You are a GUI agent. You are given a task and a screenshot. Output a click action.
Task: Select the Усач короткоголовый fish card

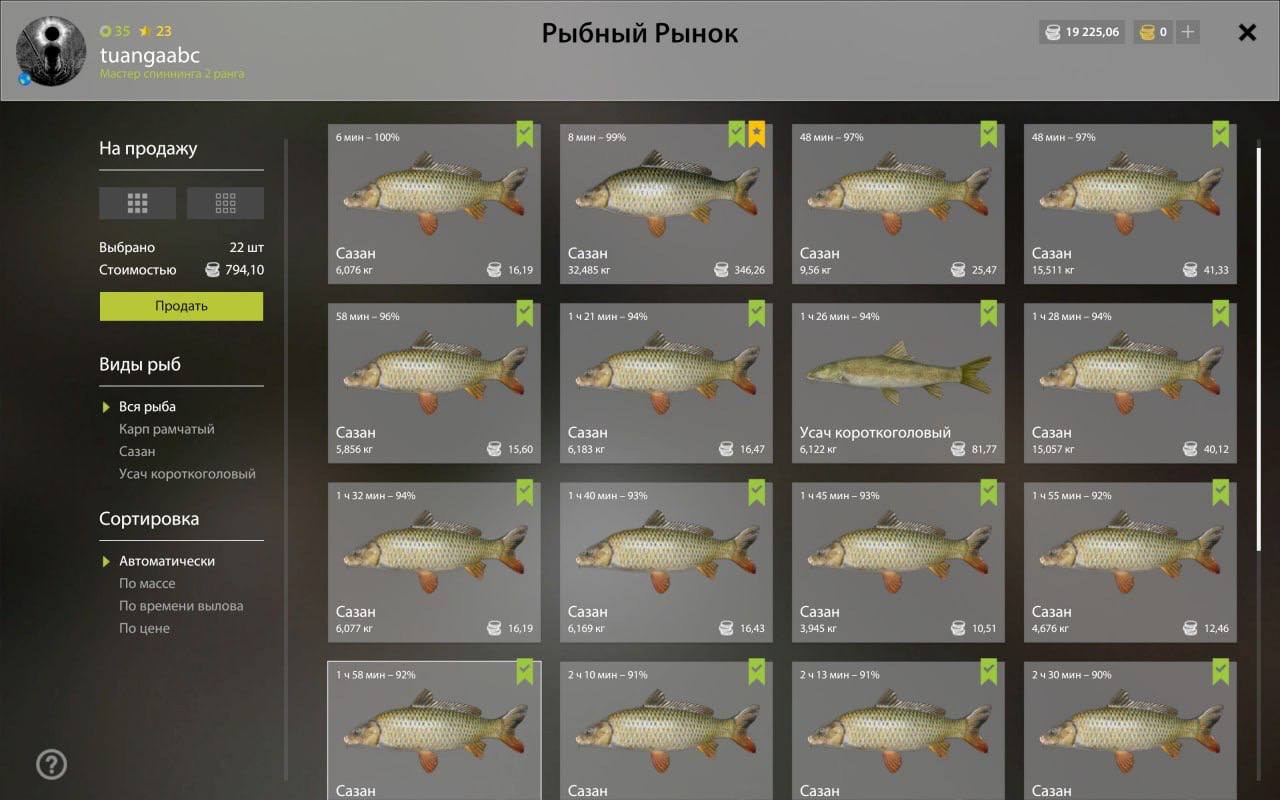pyautogui.click(x=898, y=383)
